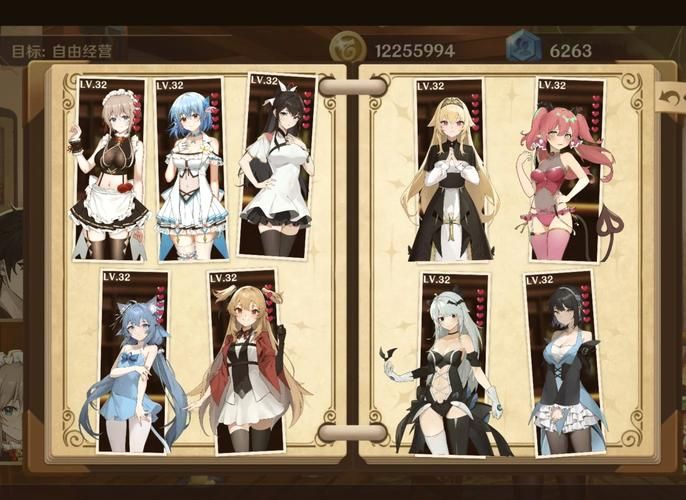Click the blue hexagon gem currency icon
Viewport: 686px width, 500px height.
pyautogui.click(x=522, y=48)
